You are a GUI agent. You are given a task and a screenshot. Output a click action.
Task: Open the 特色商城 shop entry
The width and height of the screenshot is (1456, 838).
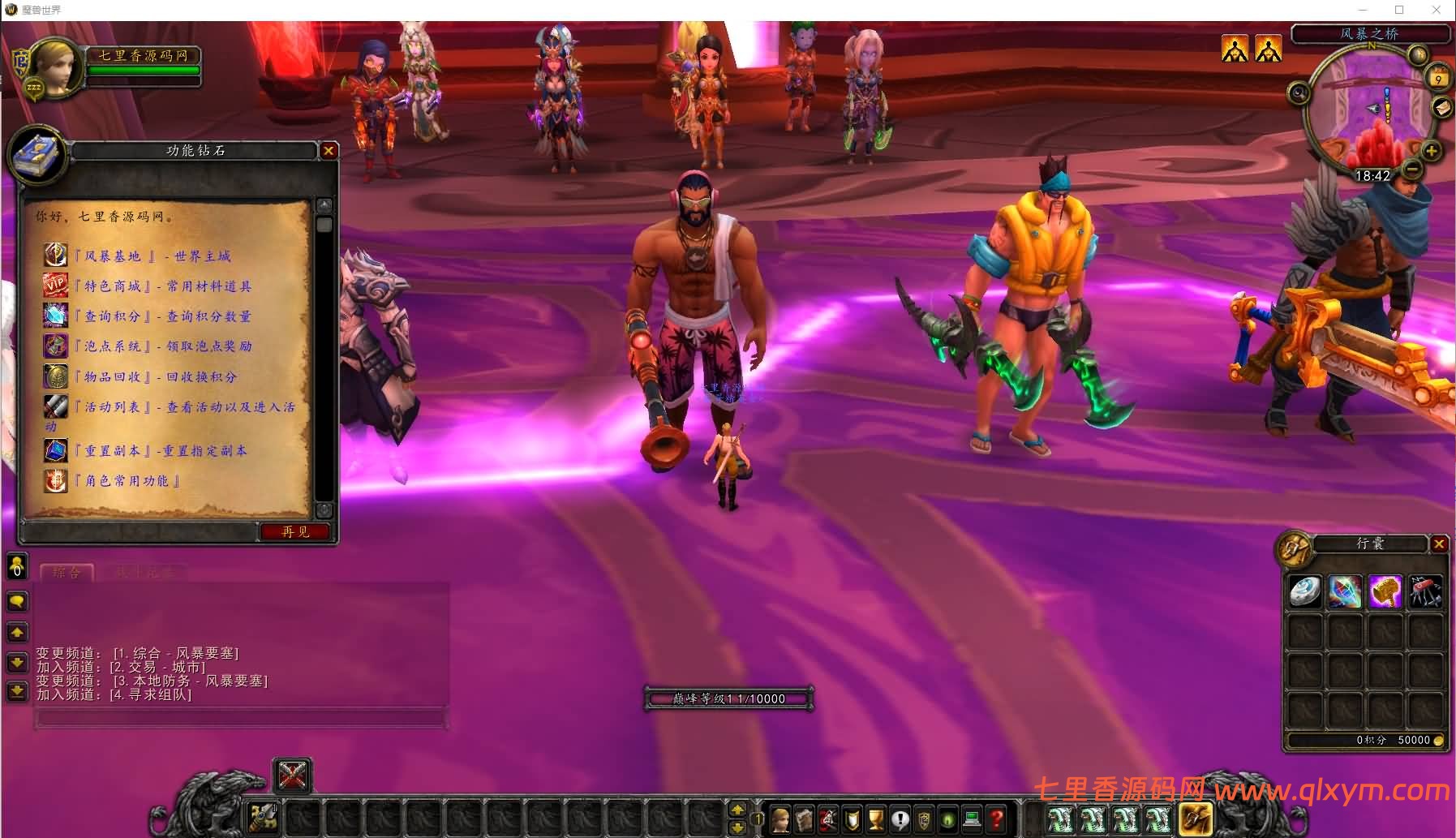(x=162, y=286)
